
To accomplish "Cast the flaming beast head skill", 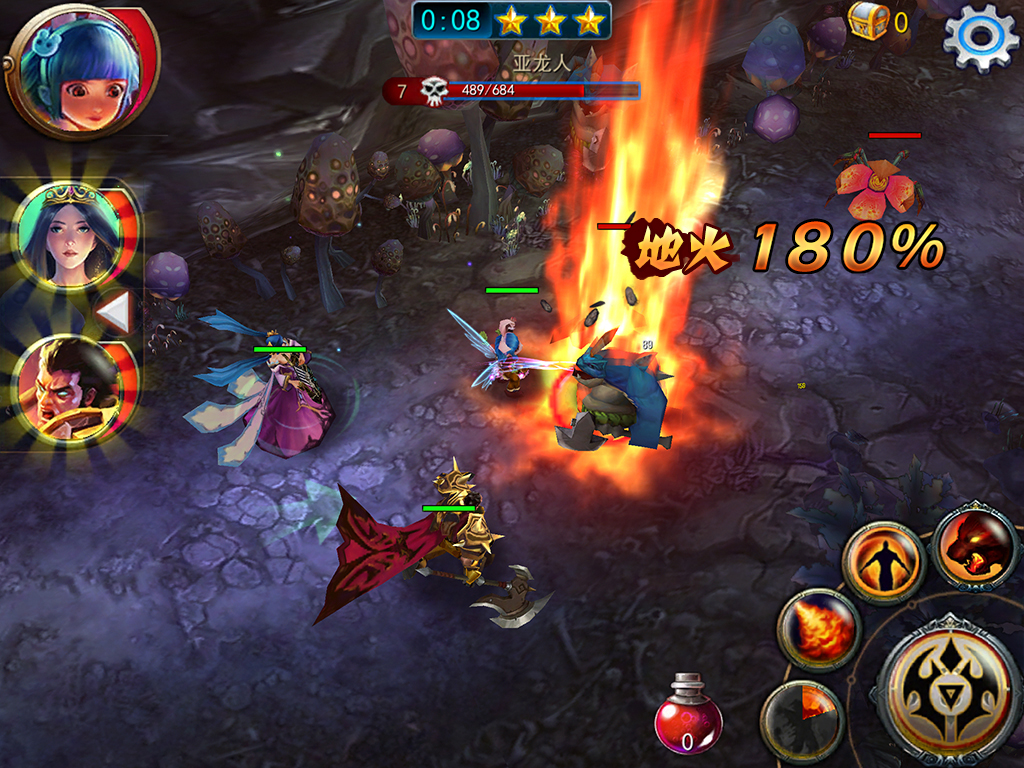I will point(976,547).
